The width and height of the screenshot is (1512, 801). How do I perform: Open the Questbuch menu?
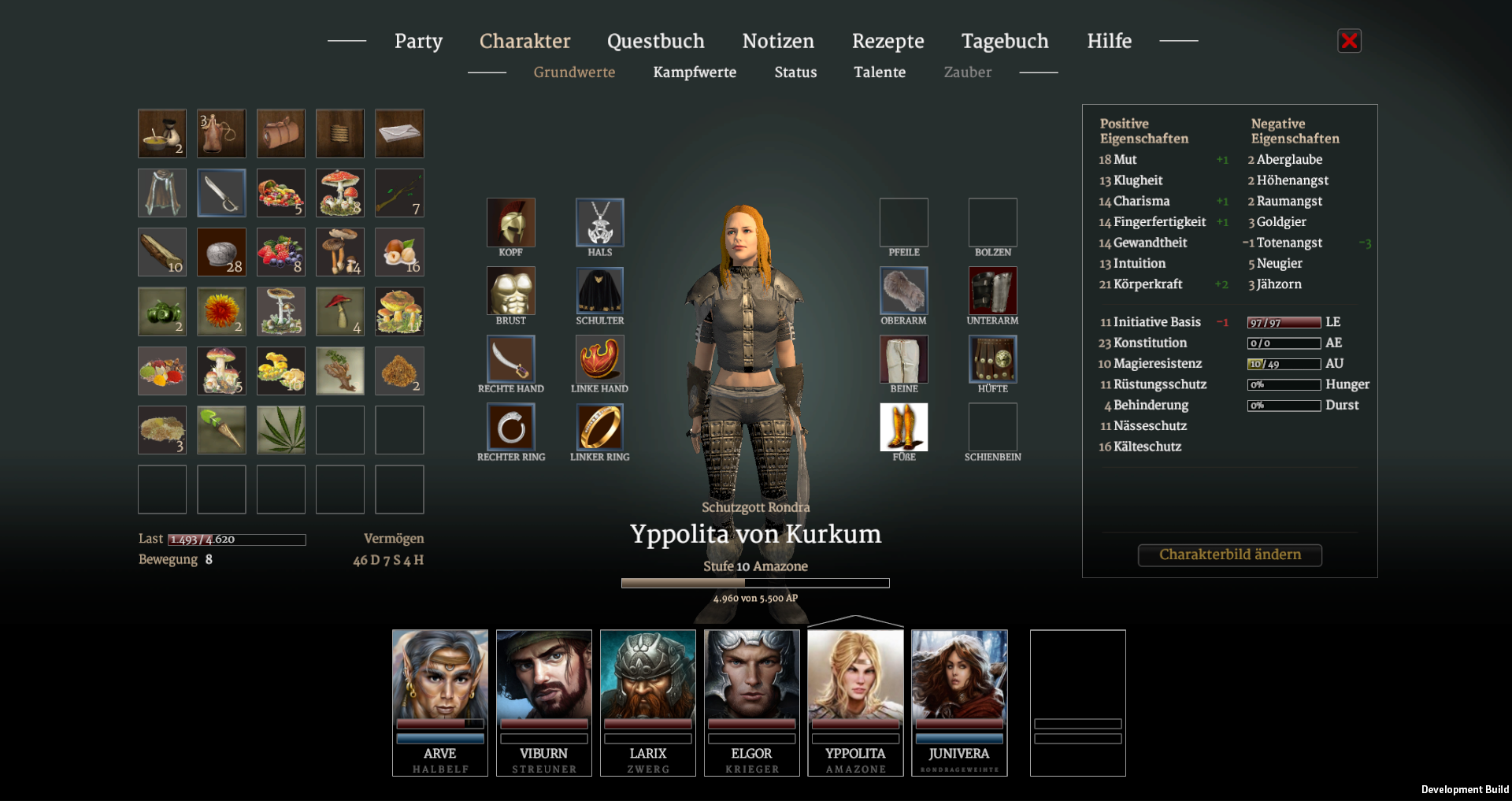coord(655,41)
